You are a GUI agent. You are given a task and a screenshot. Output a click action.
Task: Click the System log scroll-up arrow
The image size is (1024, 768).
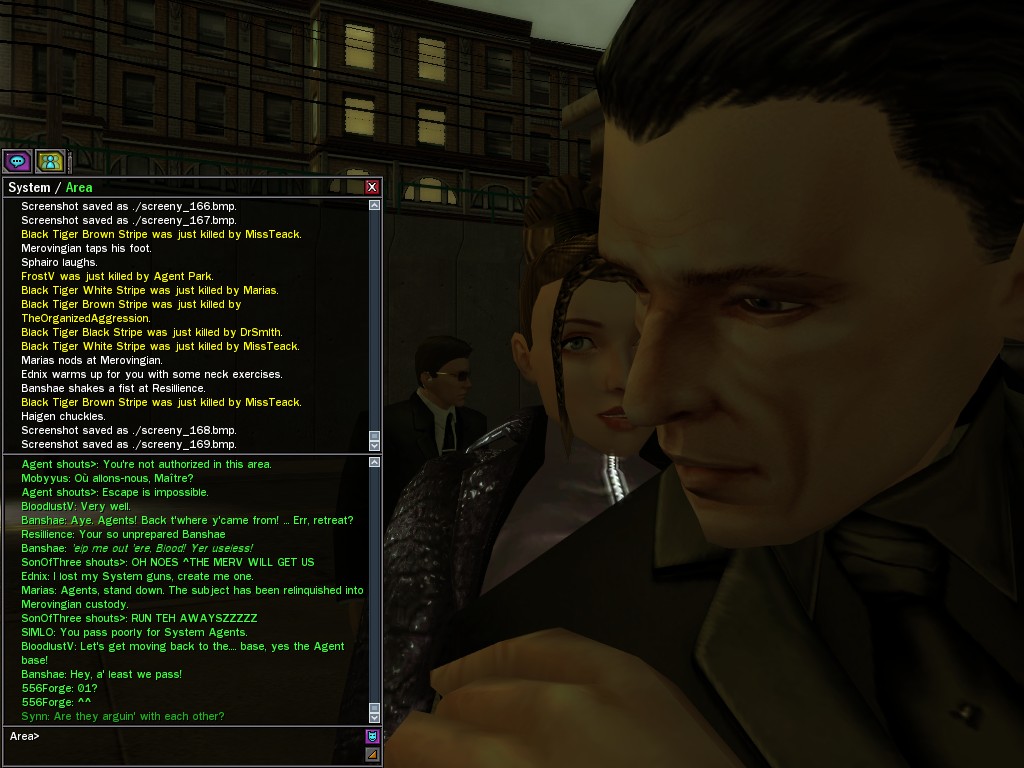tap(375, 205)
